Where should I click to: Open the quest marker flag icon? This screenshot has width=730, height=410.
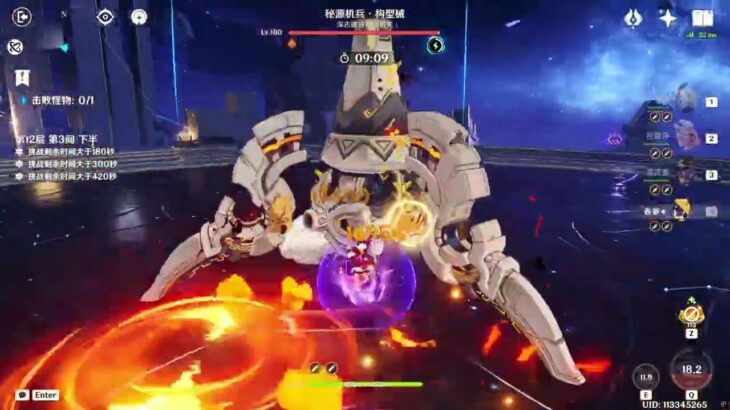pos(20,77)
